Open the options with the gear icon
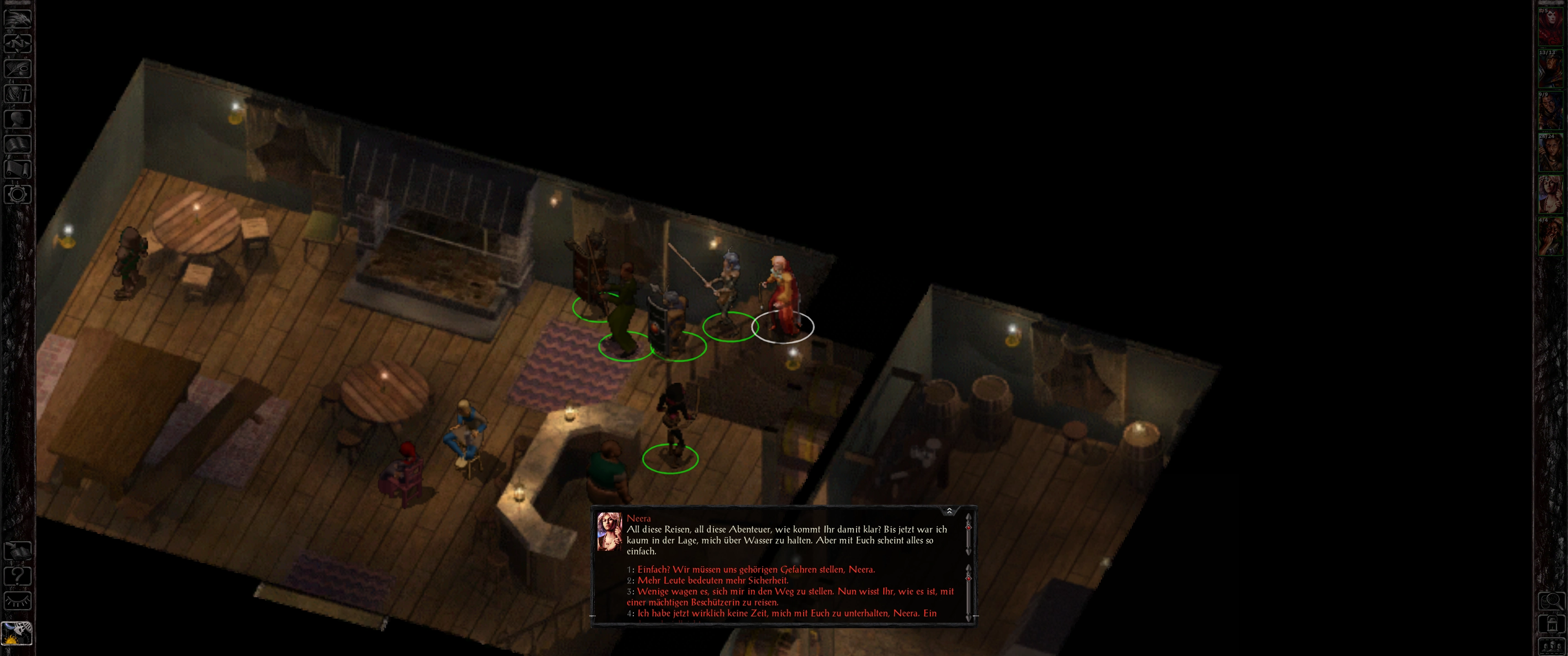 tap(18, 195)
